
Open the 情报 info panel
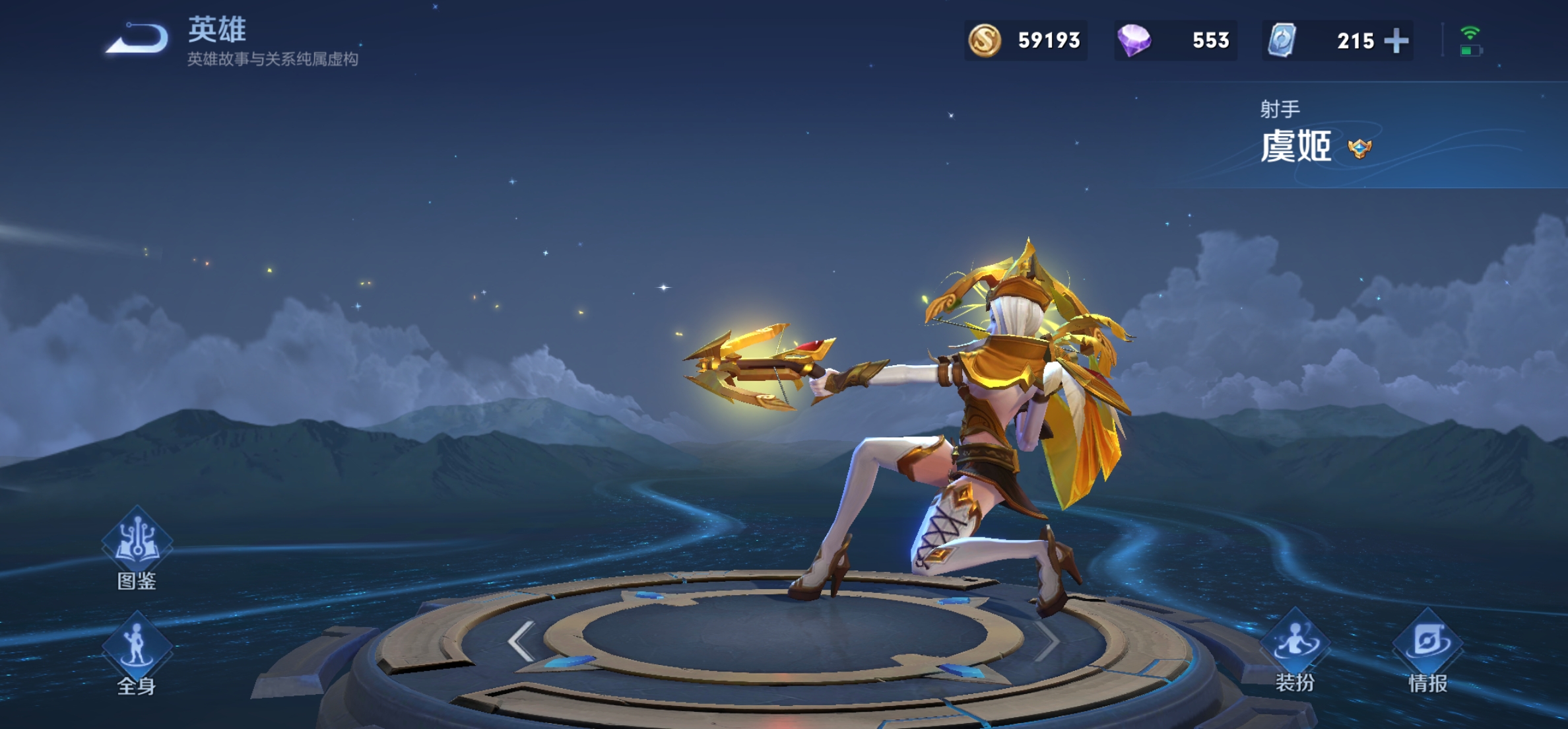pyautogui.click(x=1428, y=647)
